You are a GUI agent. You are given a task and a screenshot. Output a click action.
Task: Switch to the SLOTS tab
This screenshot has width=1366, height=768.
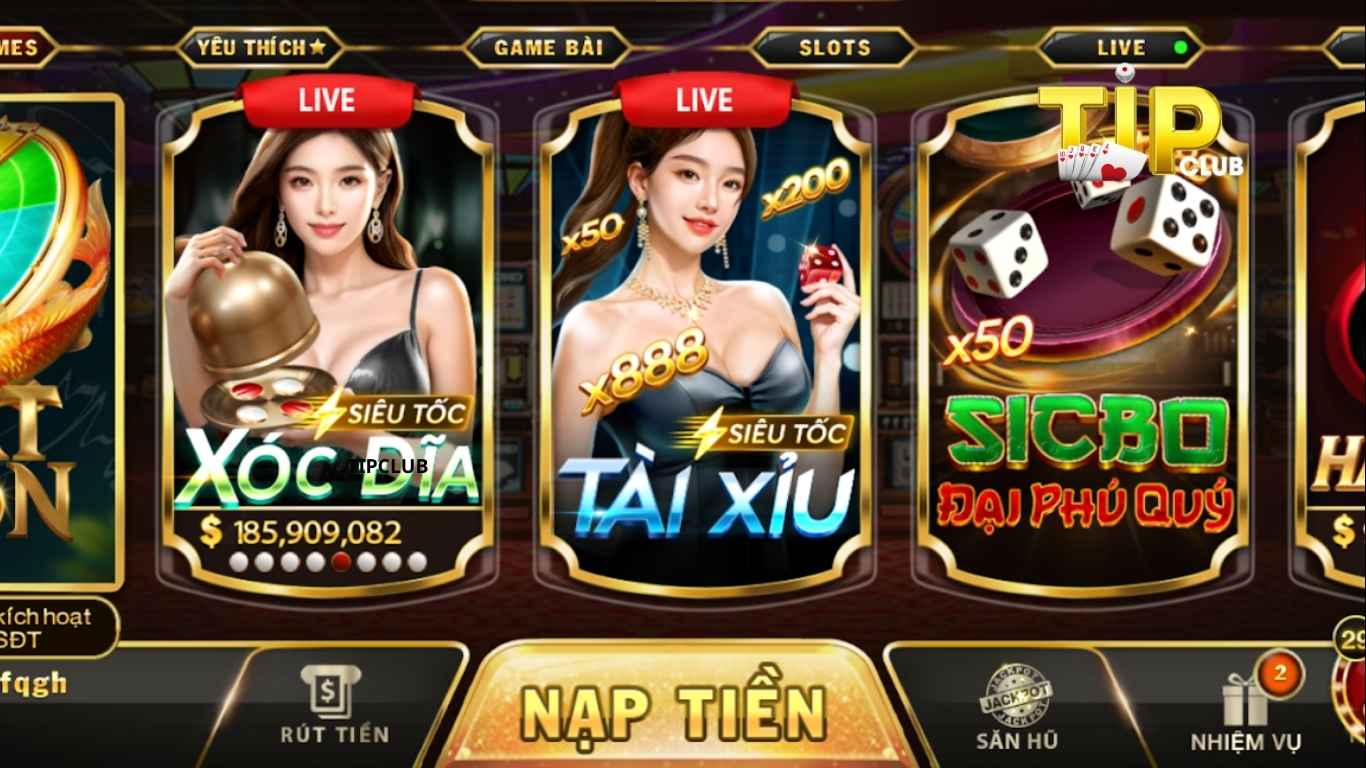coord(834,46)
